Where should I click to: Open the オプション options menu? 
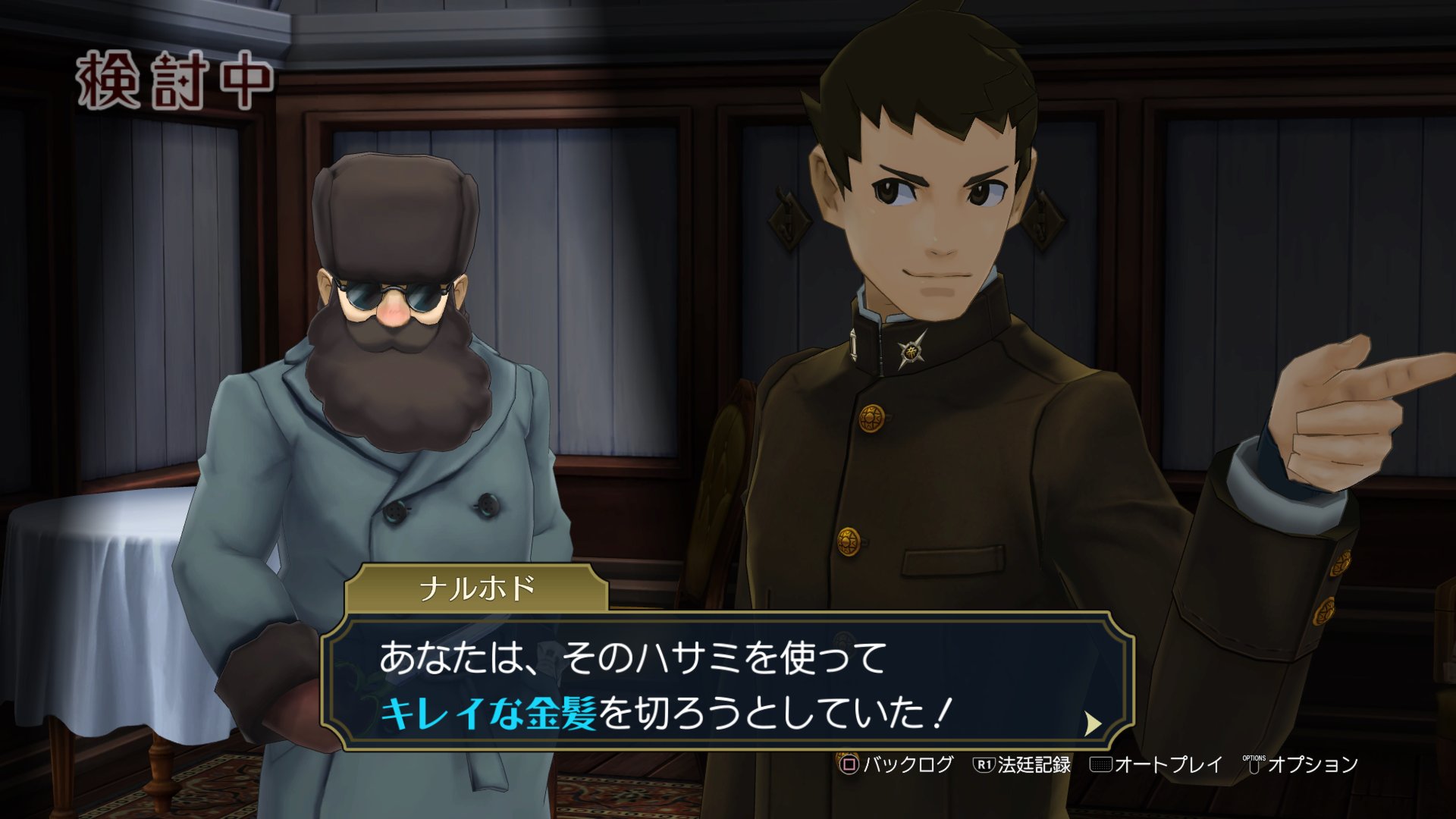click(1301, 764)
